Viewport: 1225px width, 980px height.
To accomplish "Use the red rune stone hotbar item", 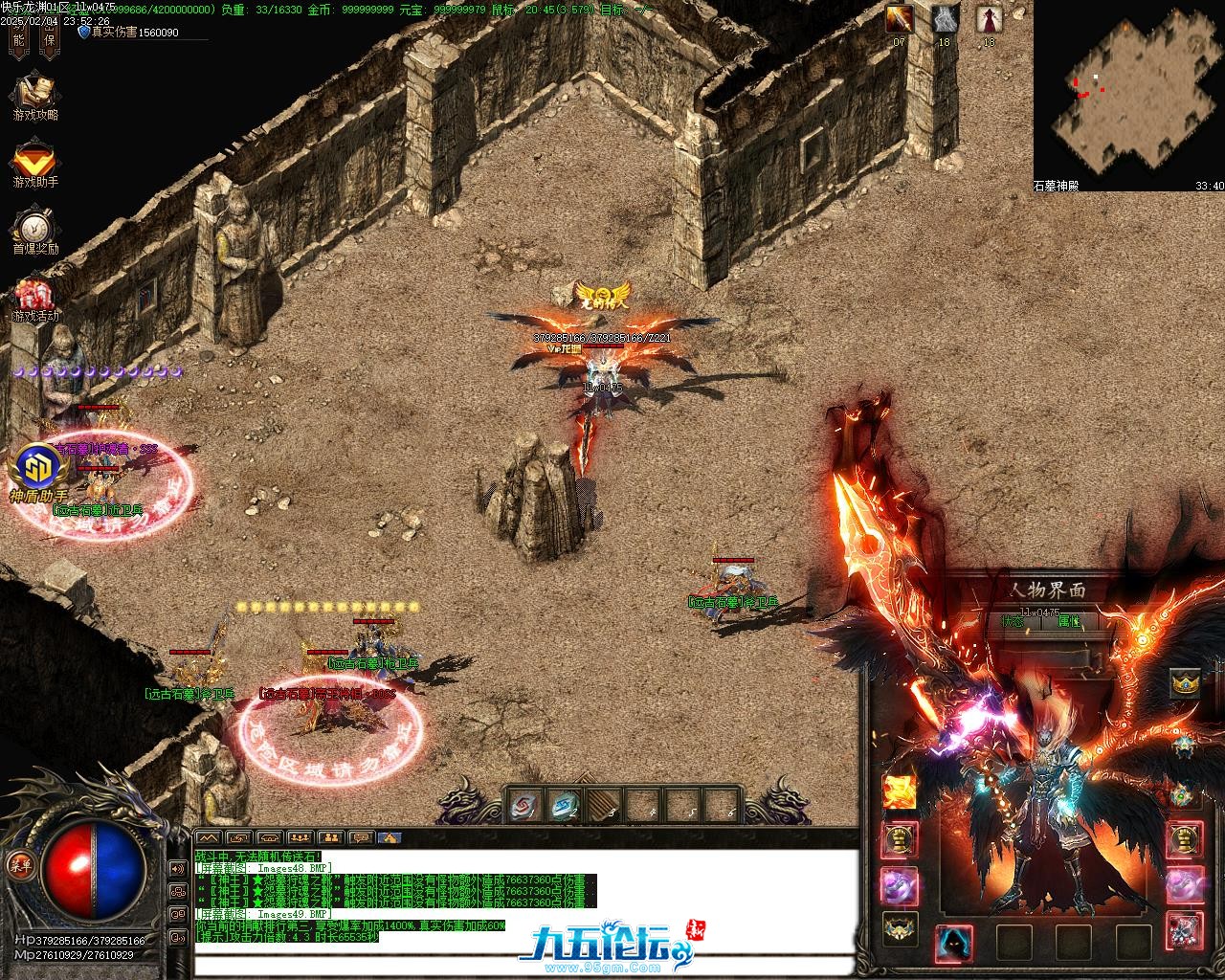I will pos(525,807).
